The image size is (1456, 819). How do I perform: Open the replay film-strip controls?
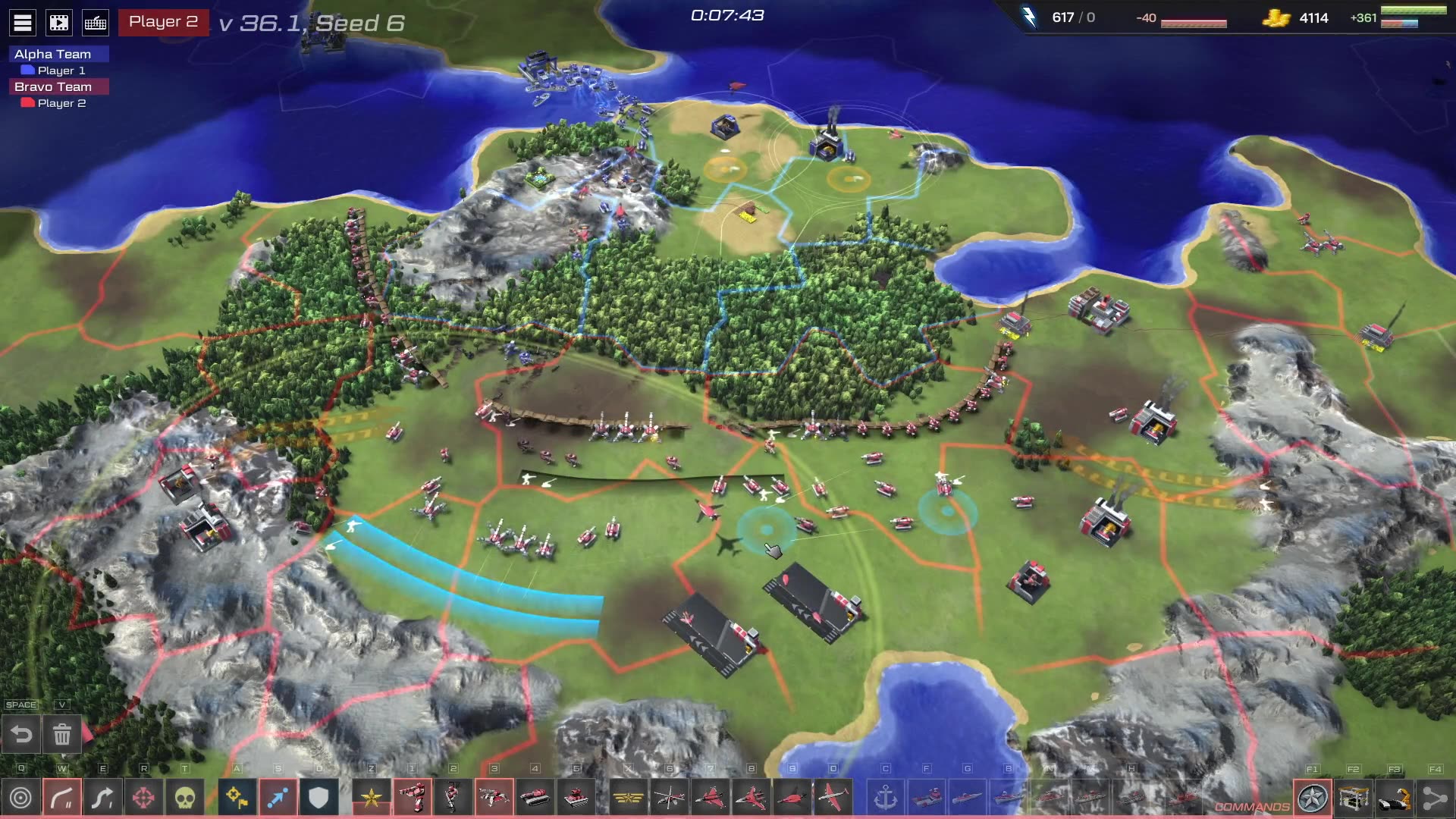59,23
